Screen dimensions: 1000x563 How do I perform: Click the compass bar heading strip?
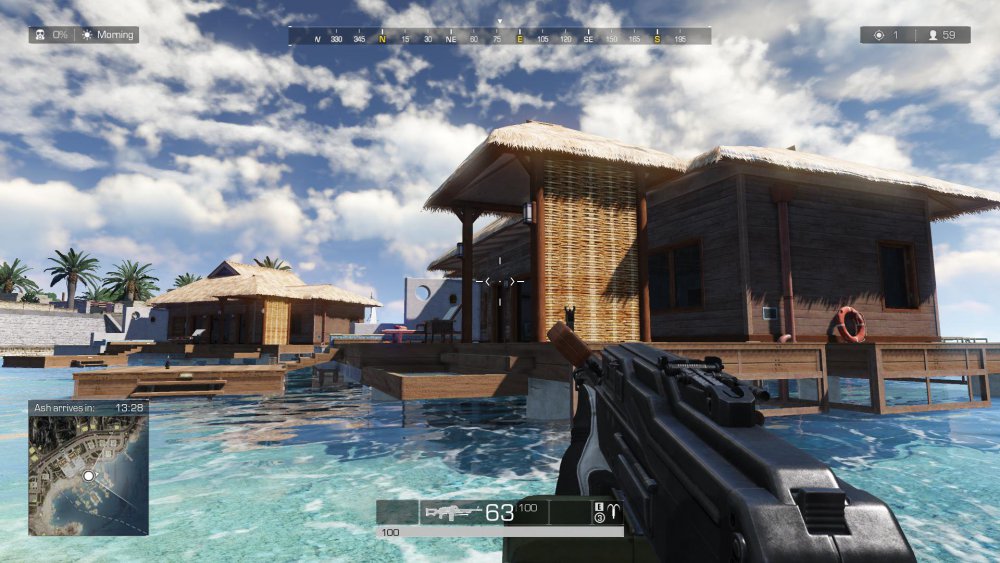coord(500,37)
